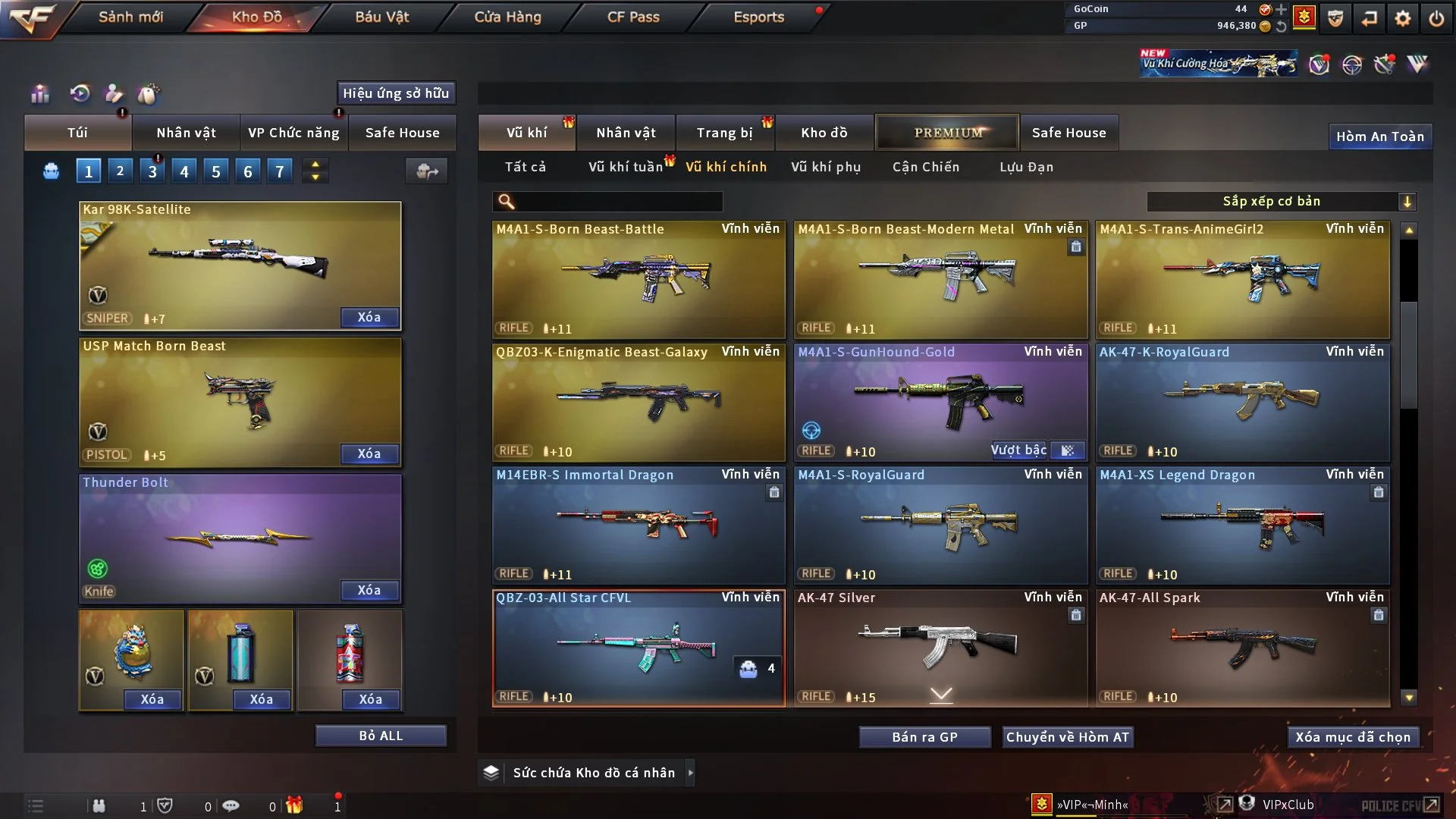Pick the QBZ-03-All Star CFVL rifle
Viewport: 1456px width, 819px height.
[638, 648]
